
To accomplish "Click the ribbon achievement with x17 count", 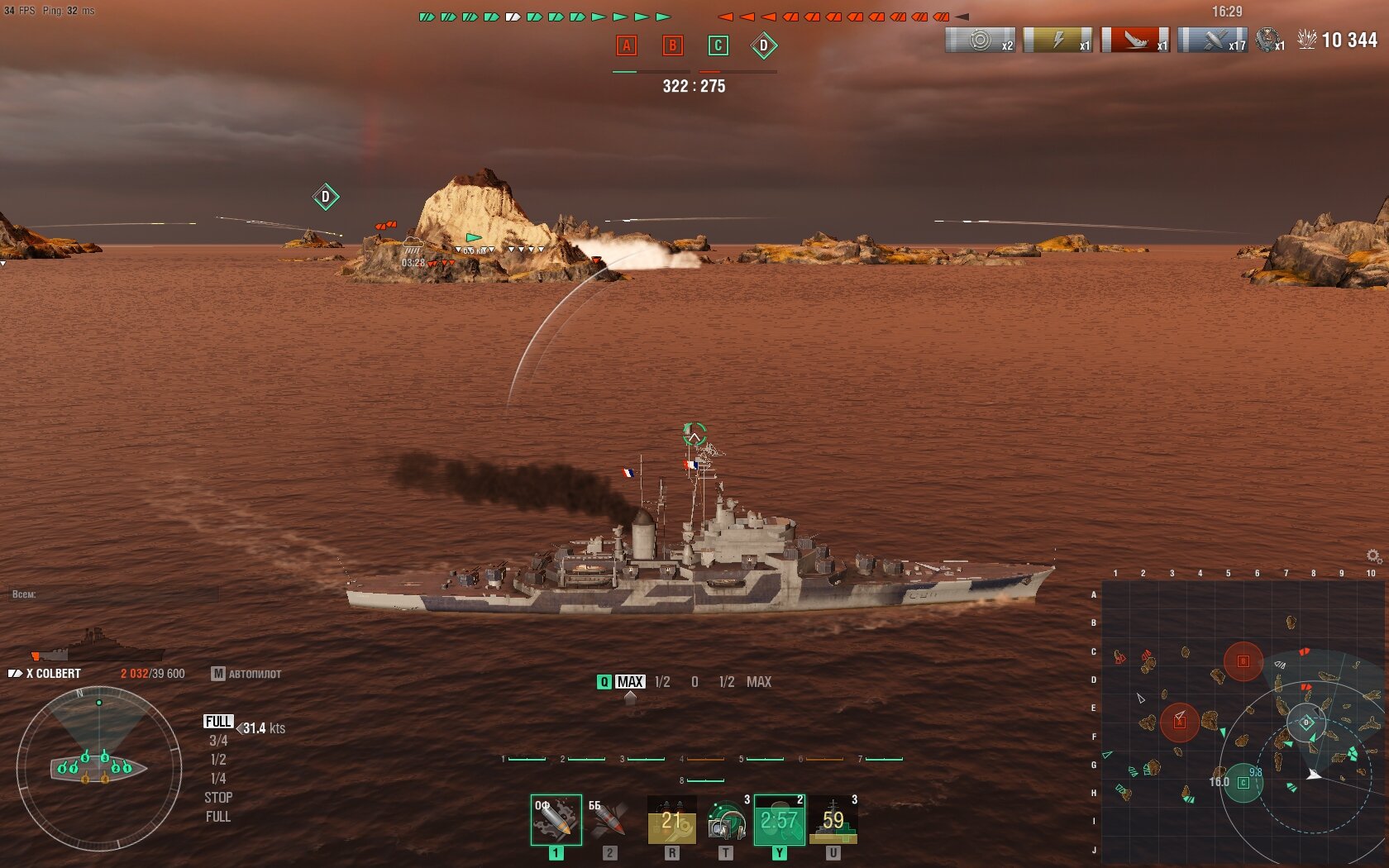I will 1212,40.
